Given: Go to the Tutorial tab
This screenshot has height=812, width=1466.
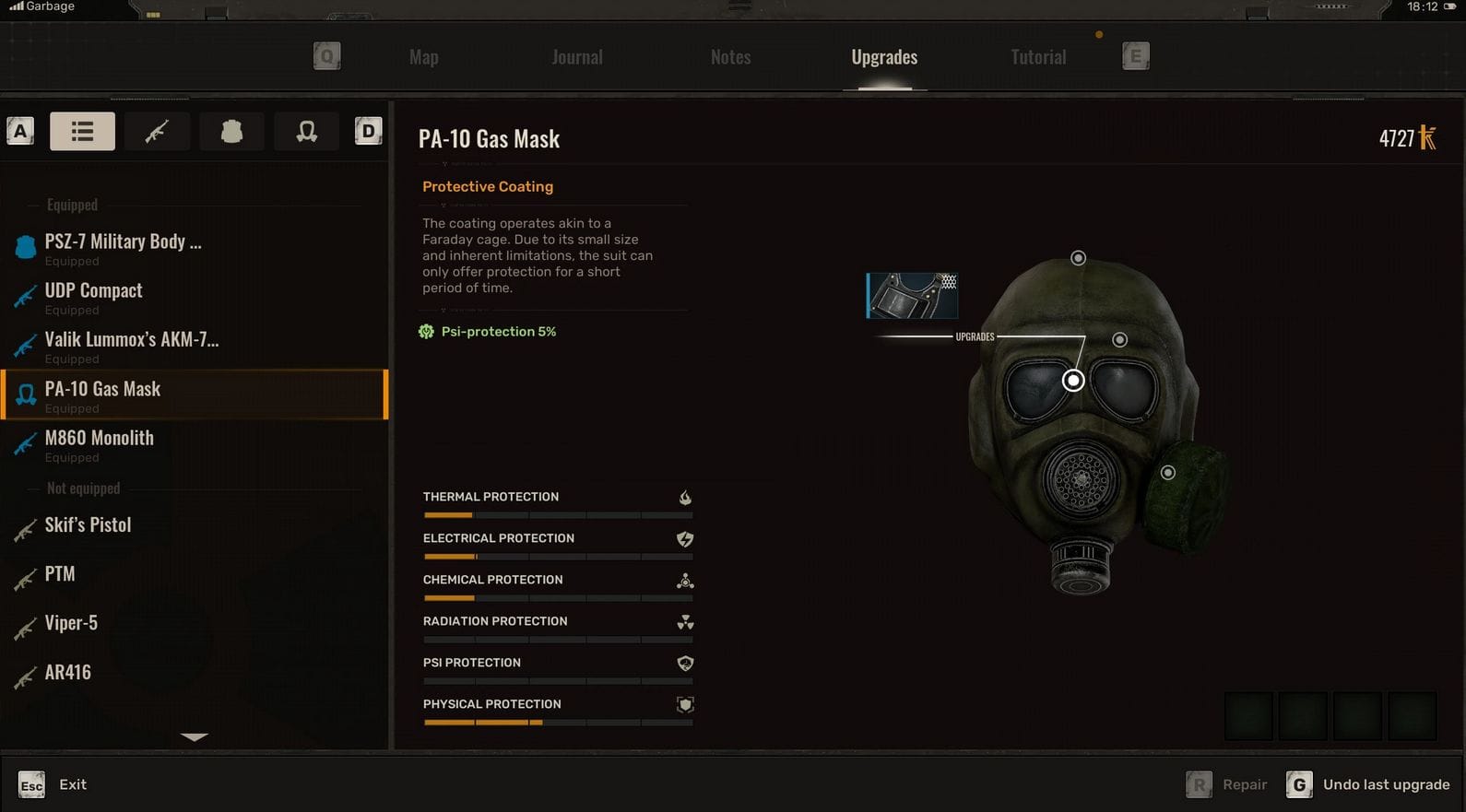Looking at the screenshot, I should (1038, 57).
